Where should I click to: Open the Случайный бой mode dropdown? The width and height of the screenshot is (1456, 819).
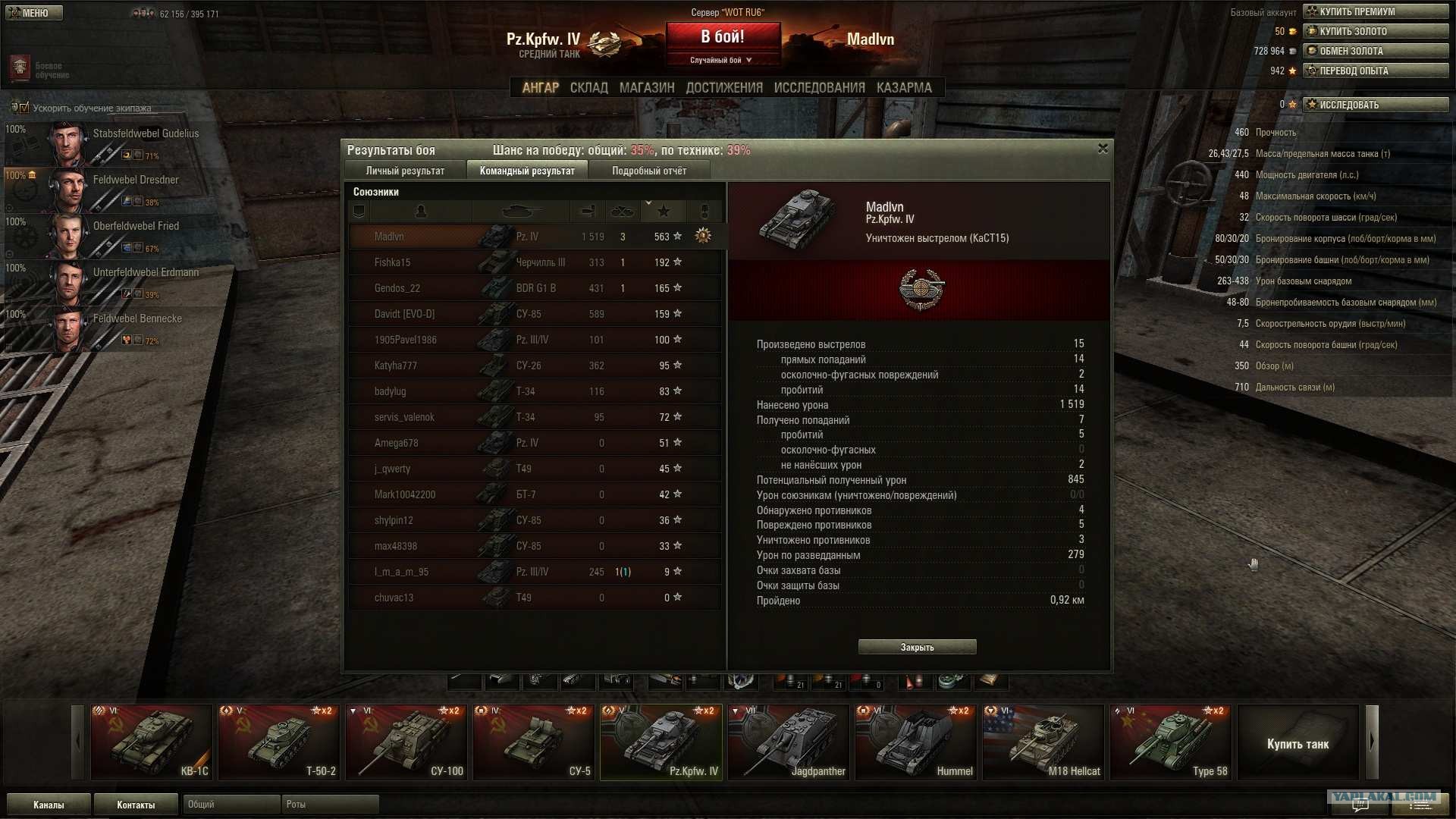(x=721, y=60)
